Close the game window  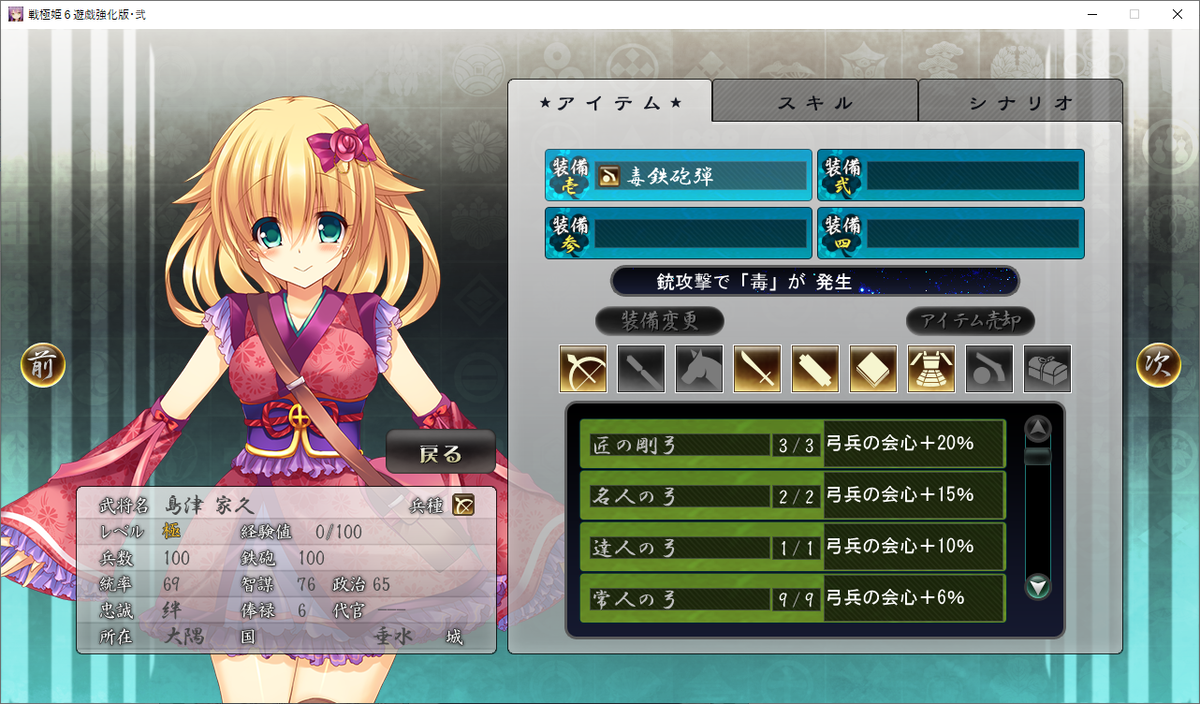(x=1176, y=14)
